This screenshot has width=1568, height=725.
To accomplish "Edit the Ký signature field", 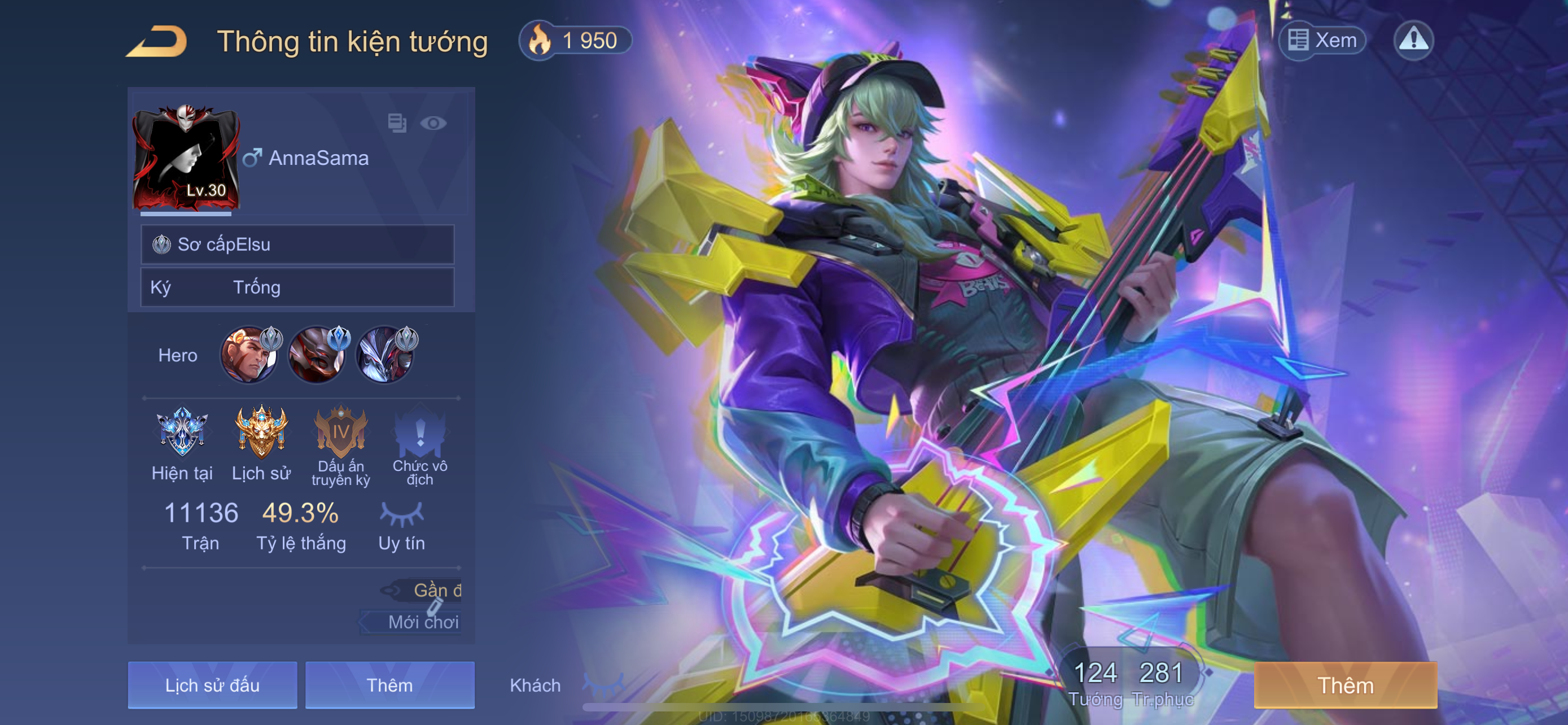I will pos(297,287).
